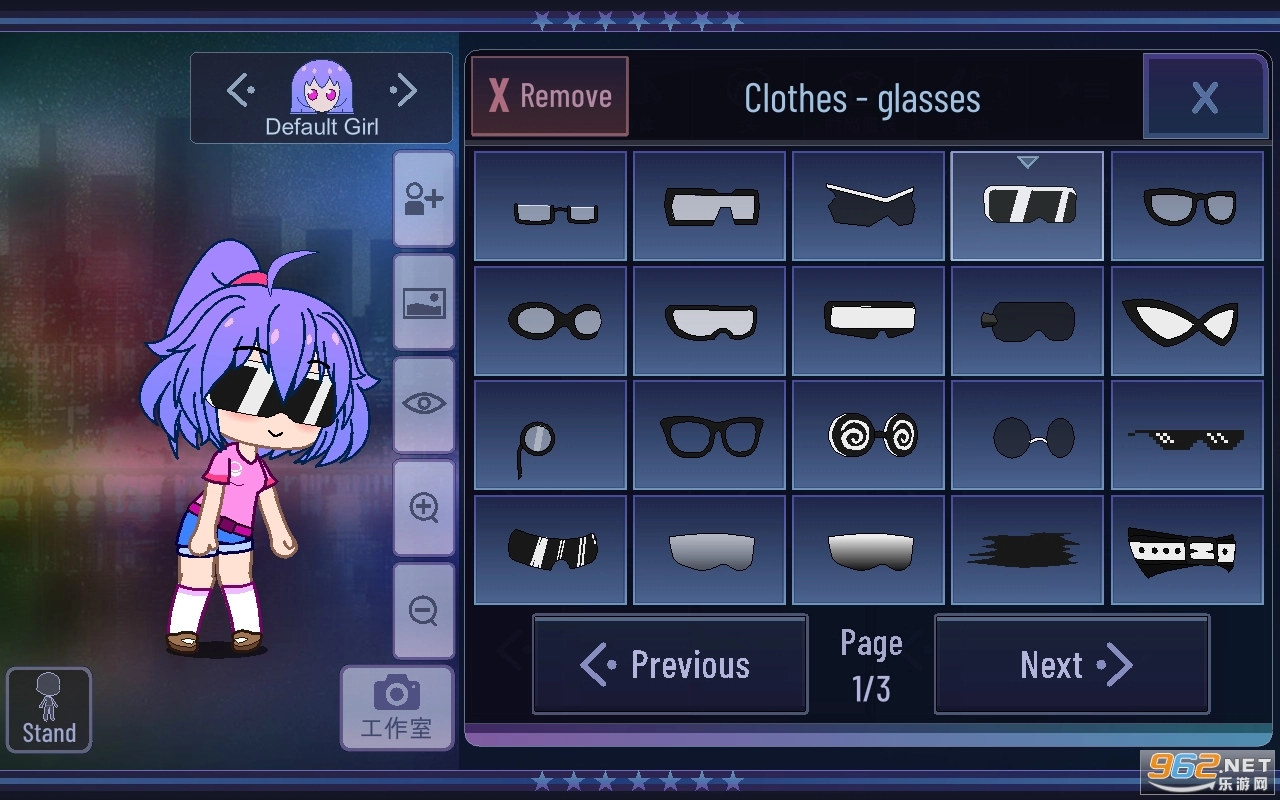Click the eye icon to hide interface
1280x800 pixels.
[x=423, y=404]
